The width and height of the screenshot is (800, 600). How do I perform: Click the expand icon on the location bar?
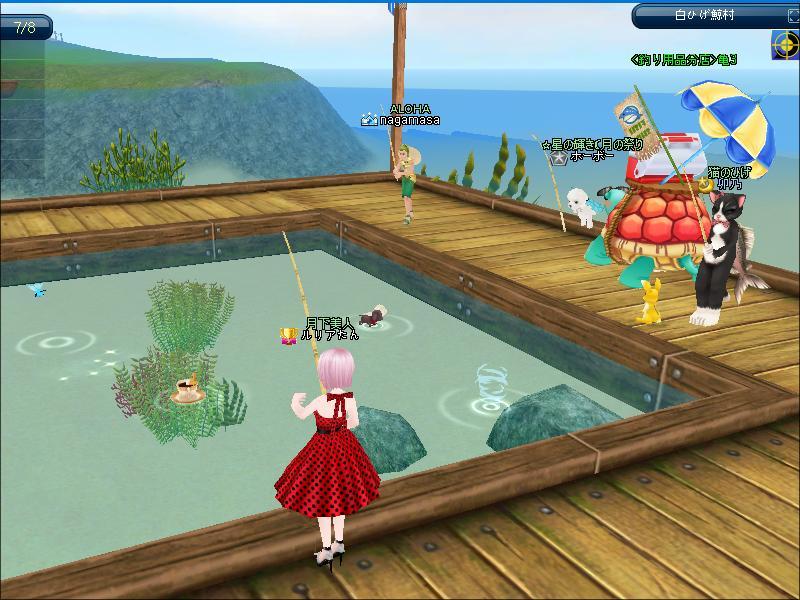pyautogui.click(x=792, y=15)
